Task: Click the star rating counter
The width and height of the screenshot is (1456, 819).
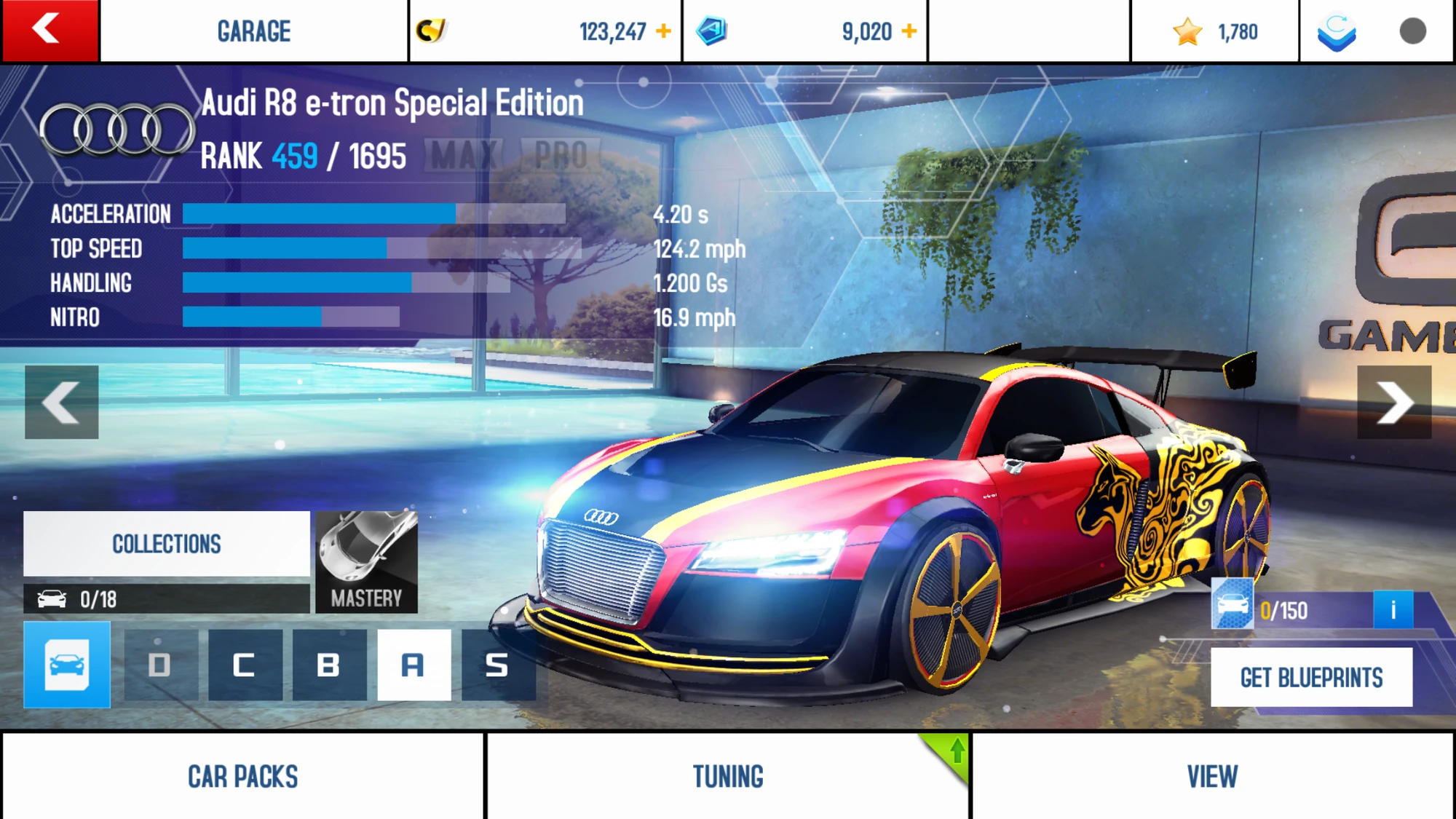Action: pyautogui.click(x=1215, y=32)
